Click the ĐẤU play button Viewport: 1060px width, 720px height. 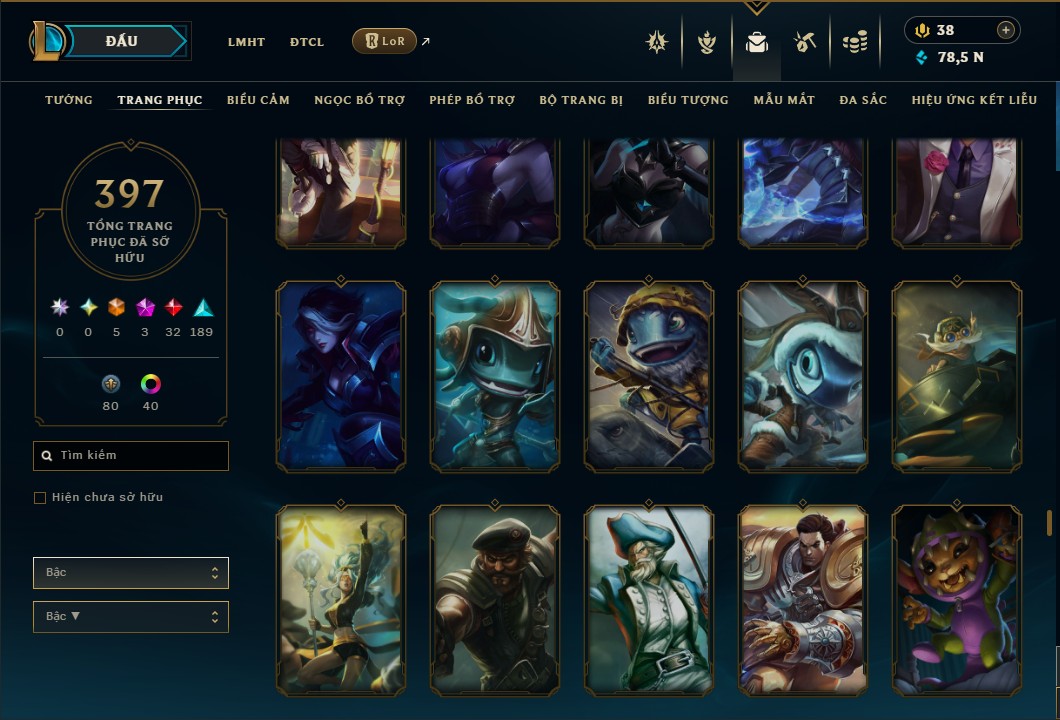pyautogui.click(x=121, y=41)
